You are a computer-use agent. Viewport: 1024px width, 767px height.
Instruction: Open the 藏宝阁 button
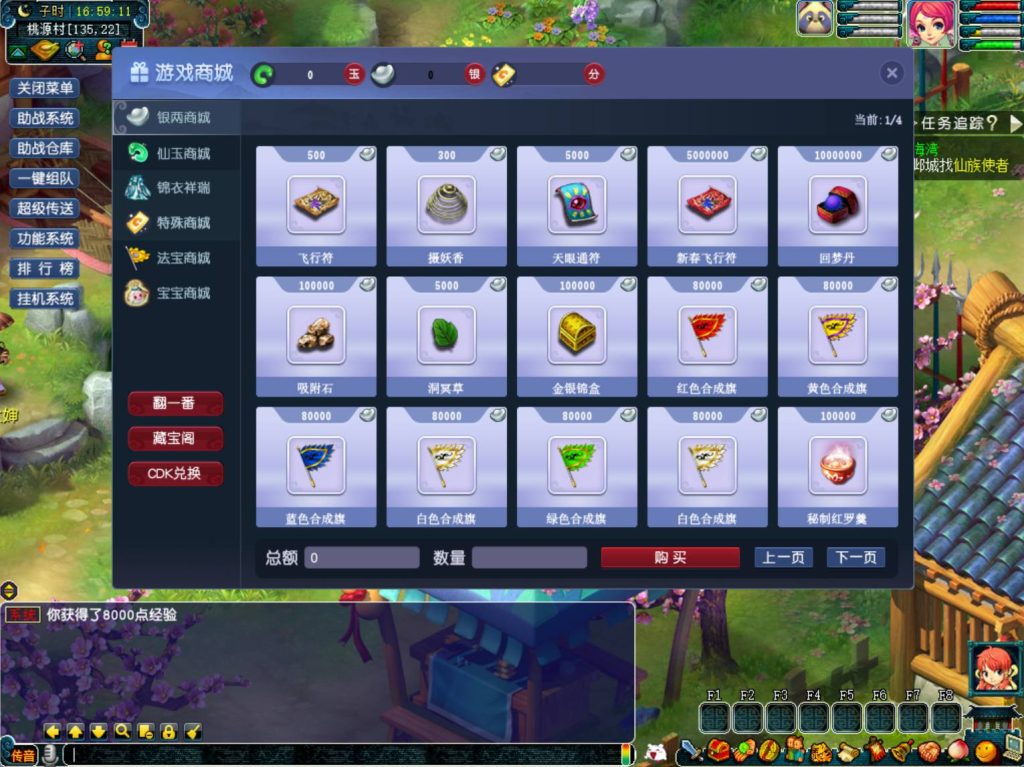175,438
